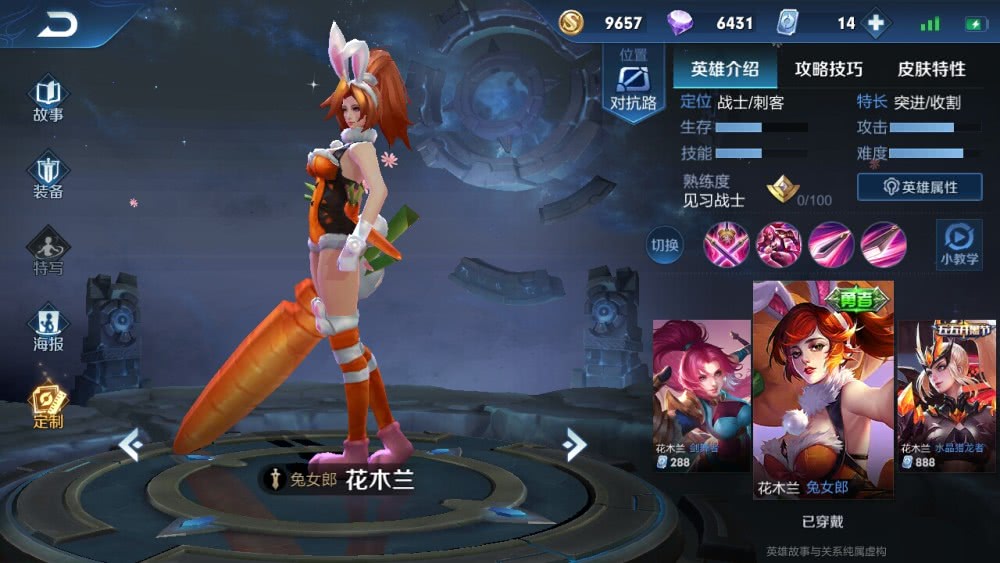Go back using the return arrow
This screenshot has height=563, width=1000.
[x=57, y=24]
